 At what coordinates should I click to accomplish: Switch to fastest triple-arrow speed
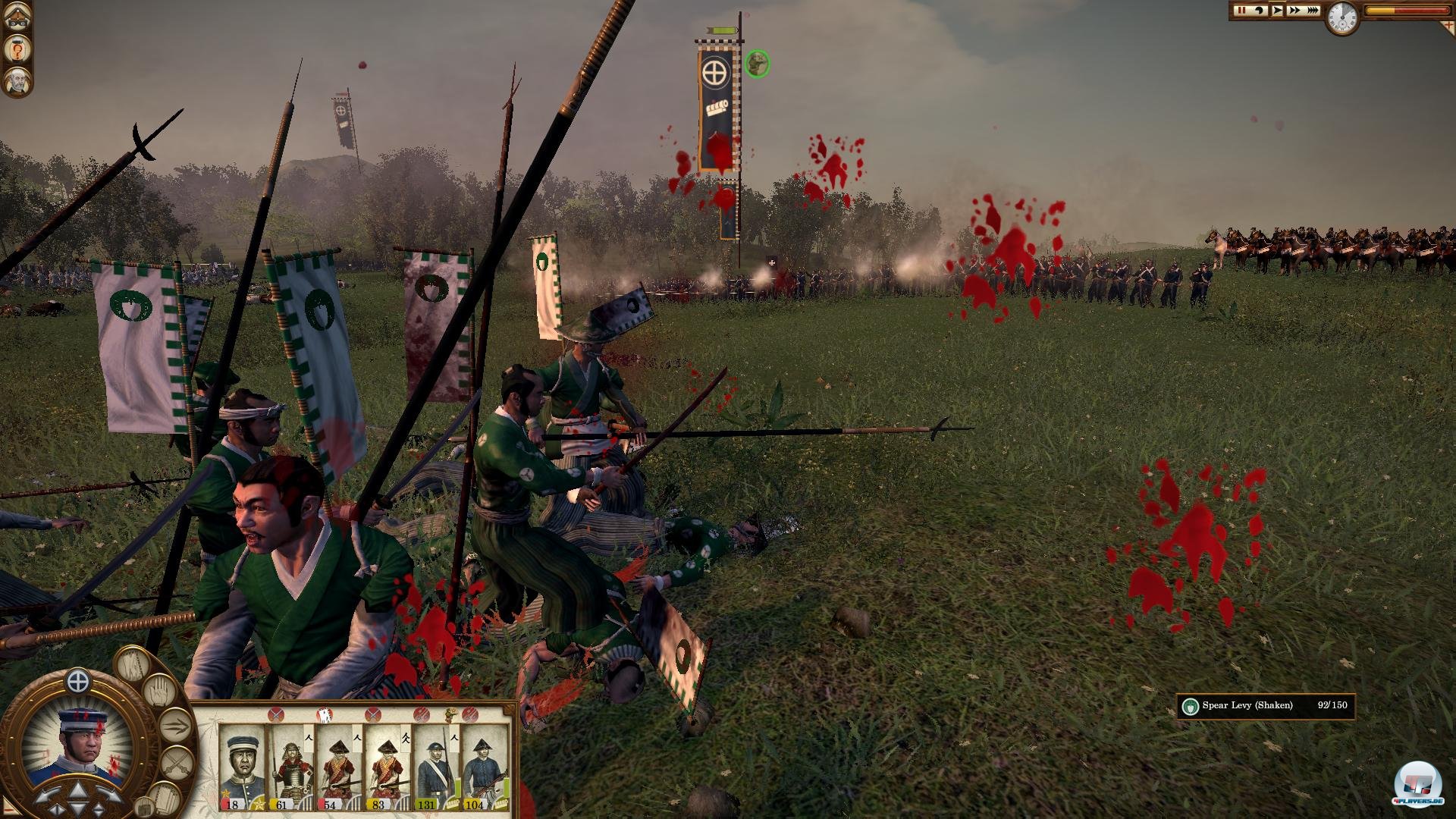(x=1313, y=11)
